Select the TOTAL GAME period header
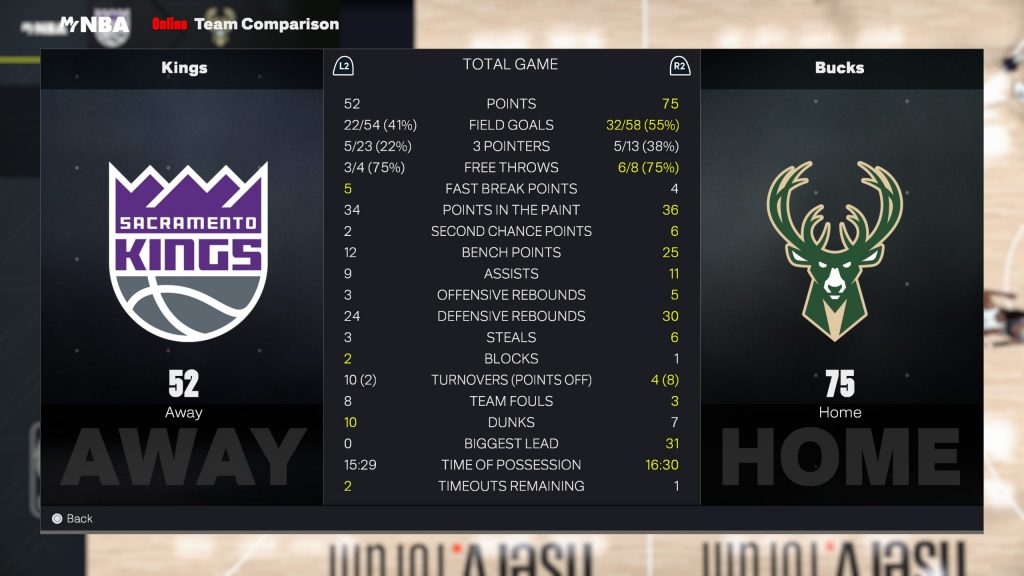1024x576 pixels. click(510, 65)
